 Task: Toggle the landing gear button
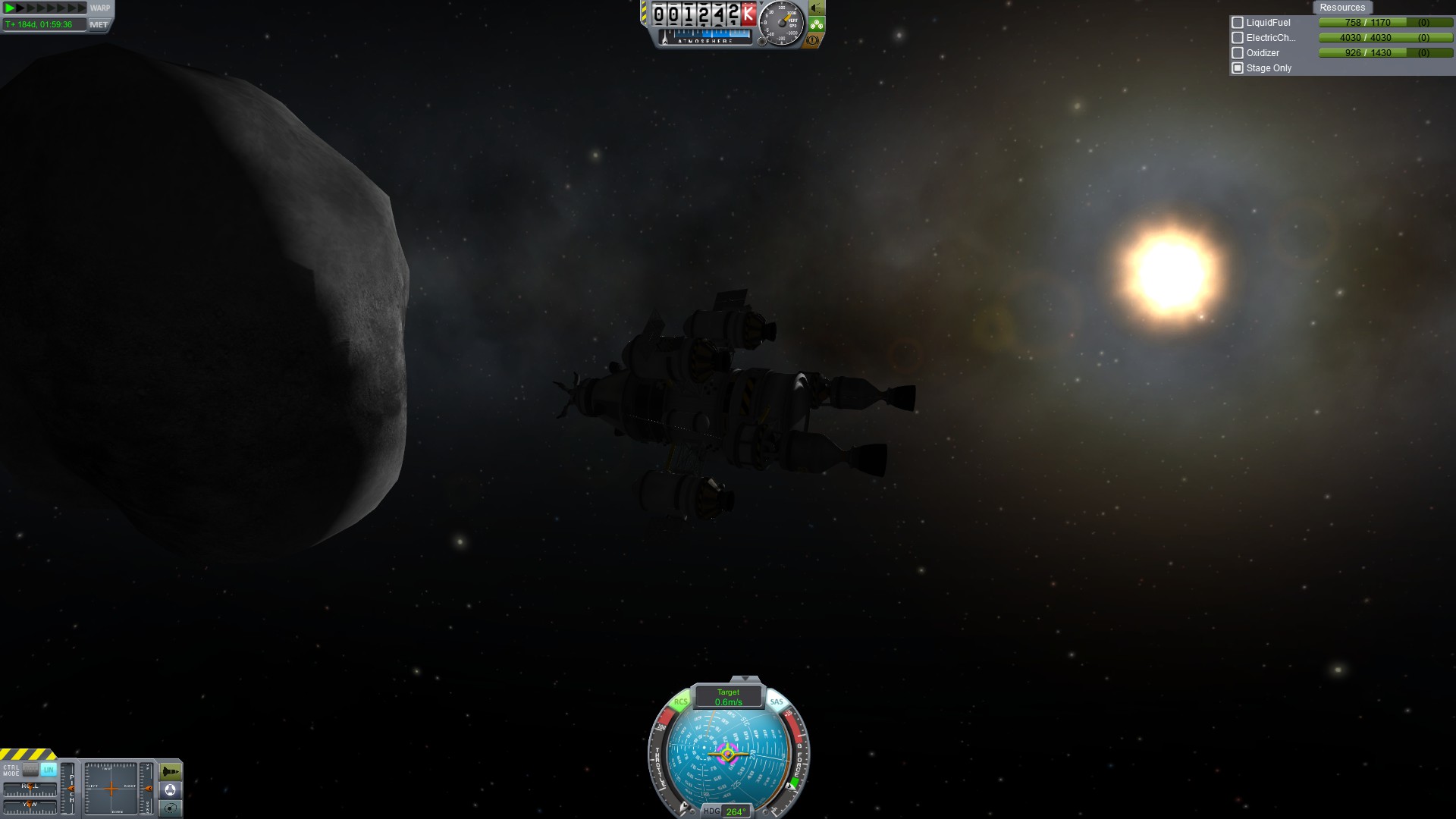[x=816, y=24]
